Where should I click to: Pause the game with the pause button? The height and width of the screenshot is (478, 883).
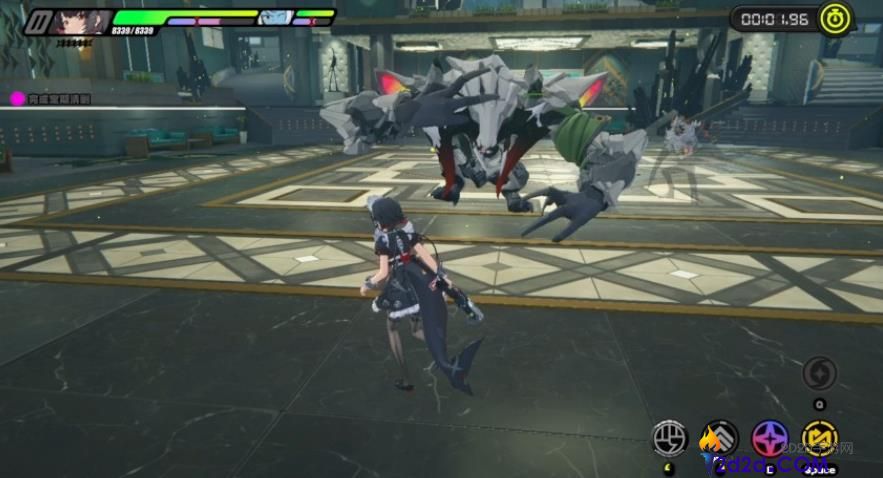pos(38,20)
